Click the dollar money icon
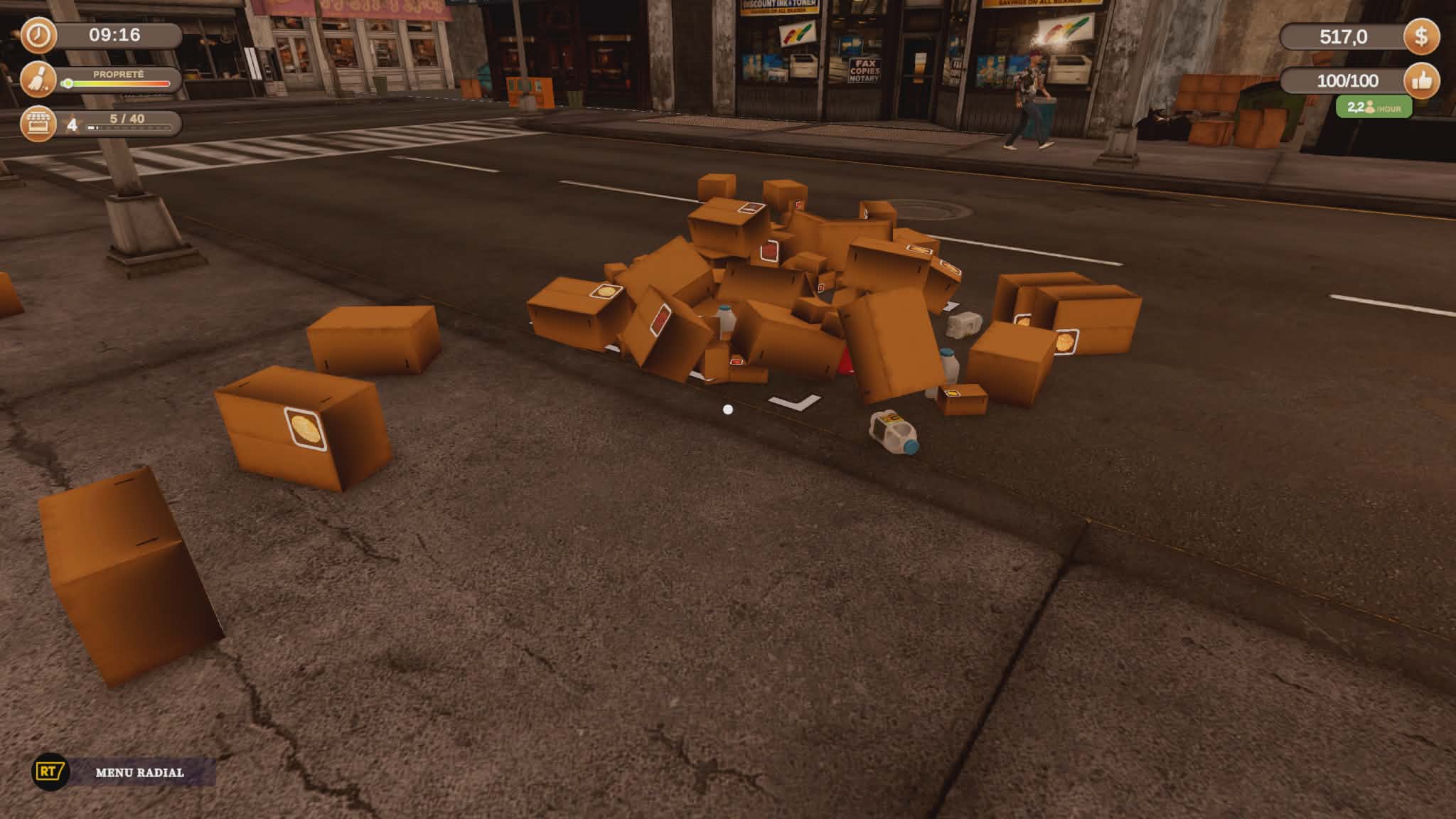 tap(1420, 36)
